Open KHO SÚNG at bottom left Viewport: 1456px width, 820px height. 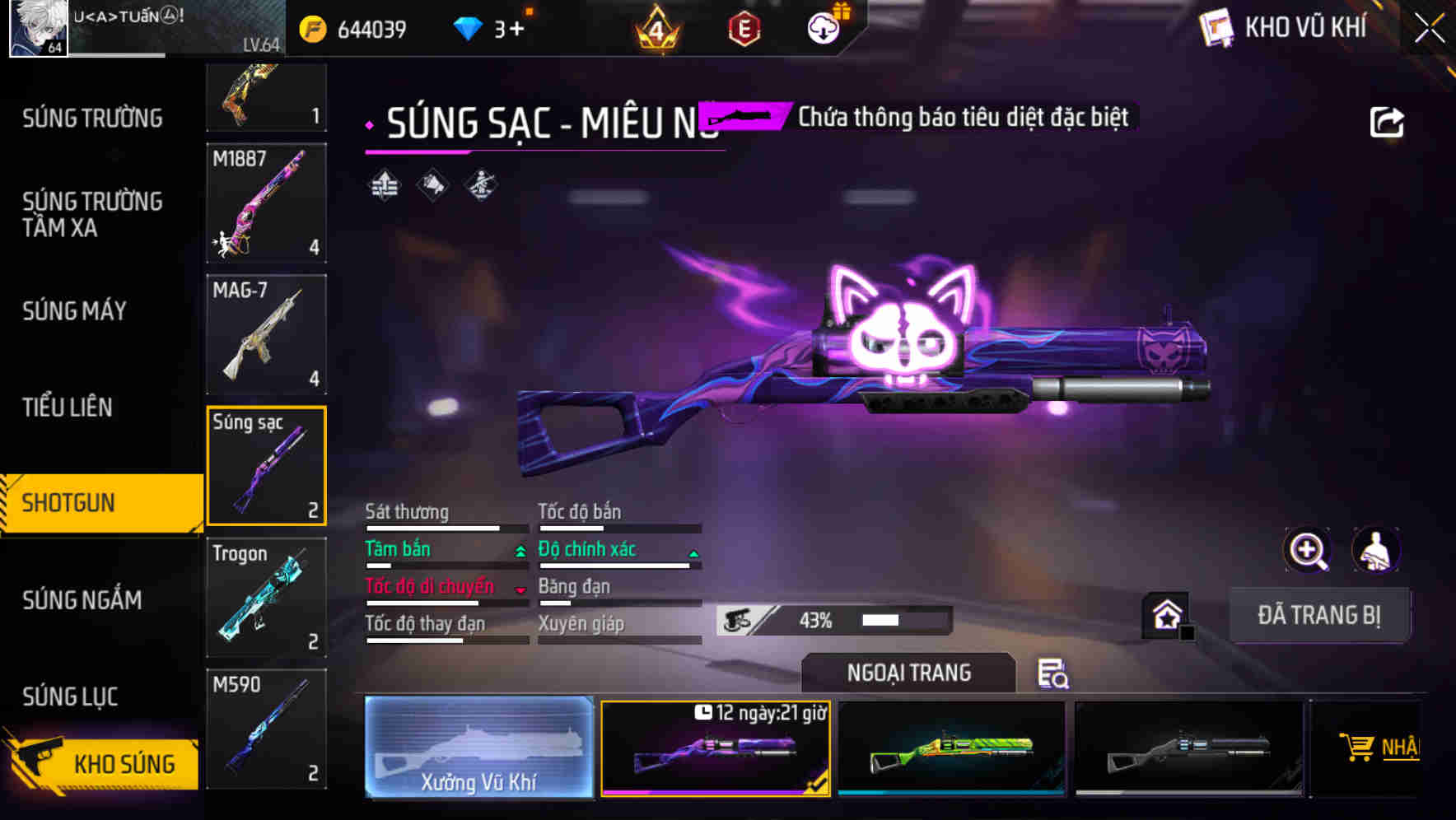coord(124,763)
